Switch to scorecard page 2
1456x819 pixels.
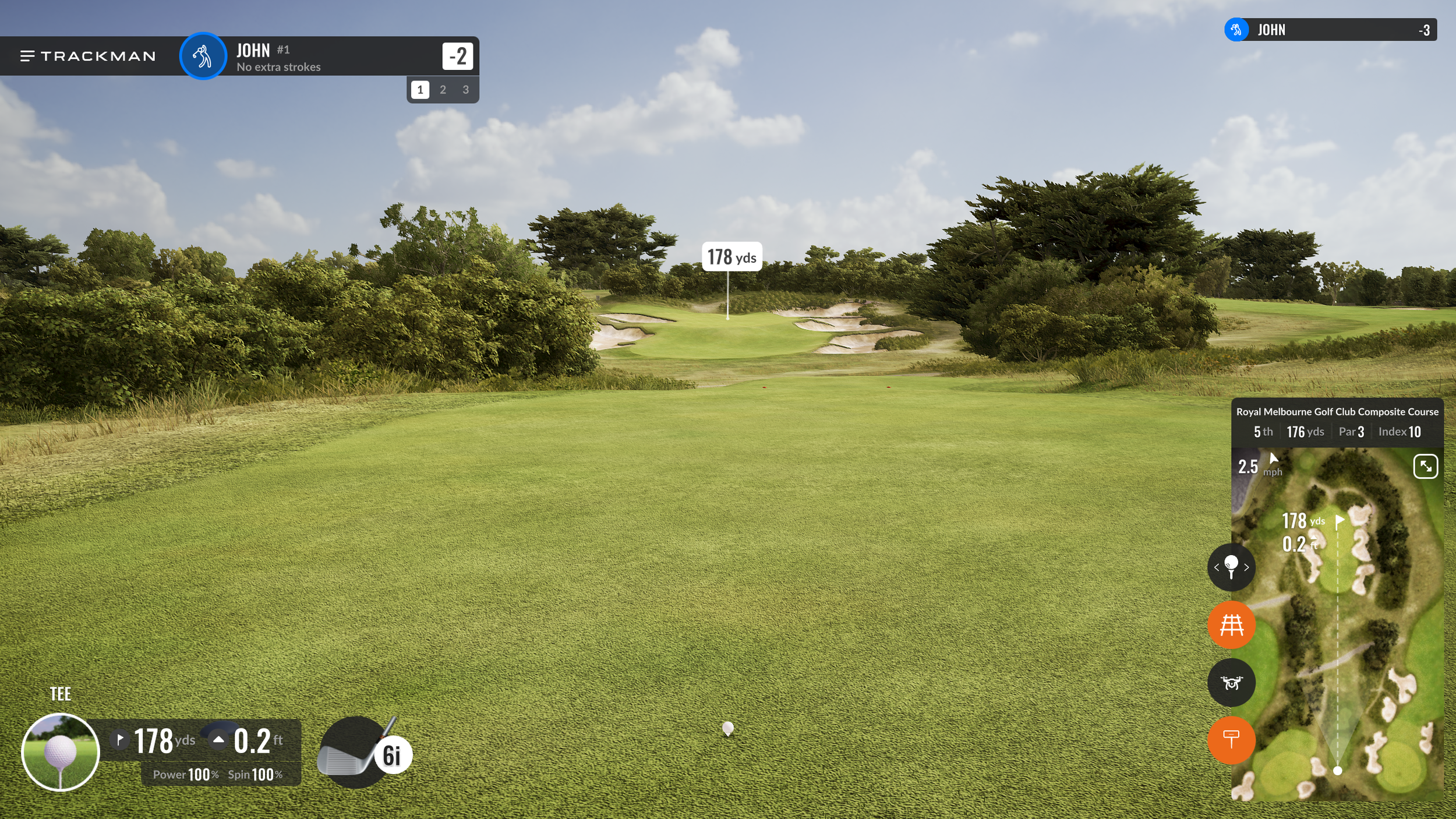[x=443, y=90]
